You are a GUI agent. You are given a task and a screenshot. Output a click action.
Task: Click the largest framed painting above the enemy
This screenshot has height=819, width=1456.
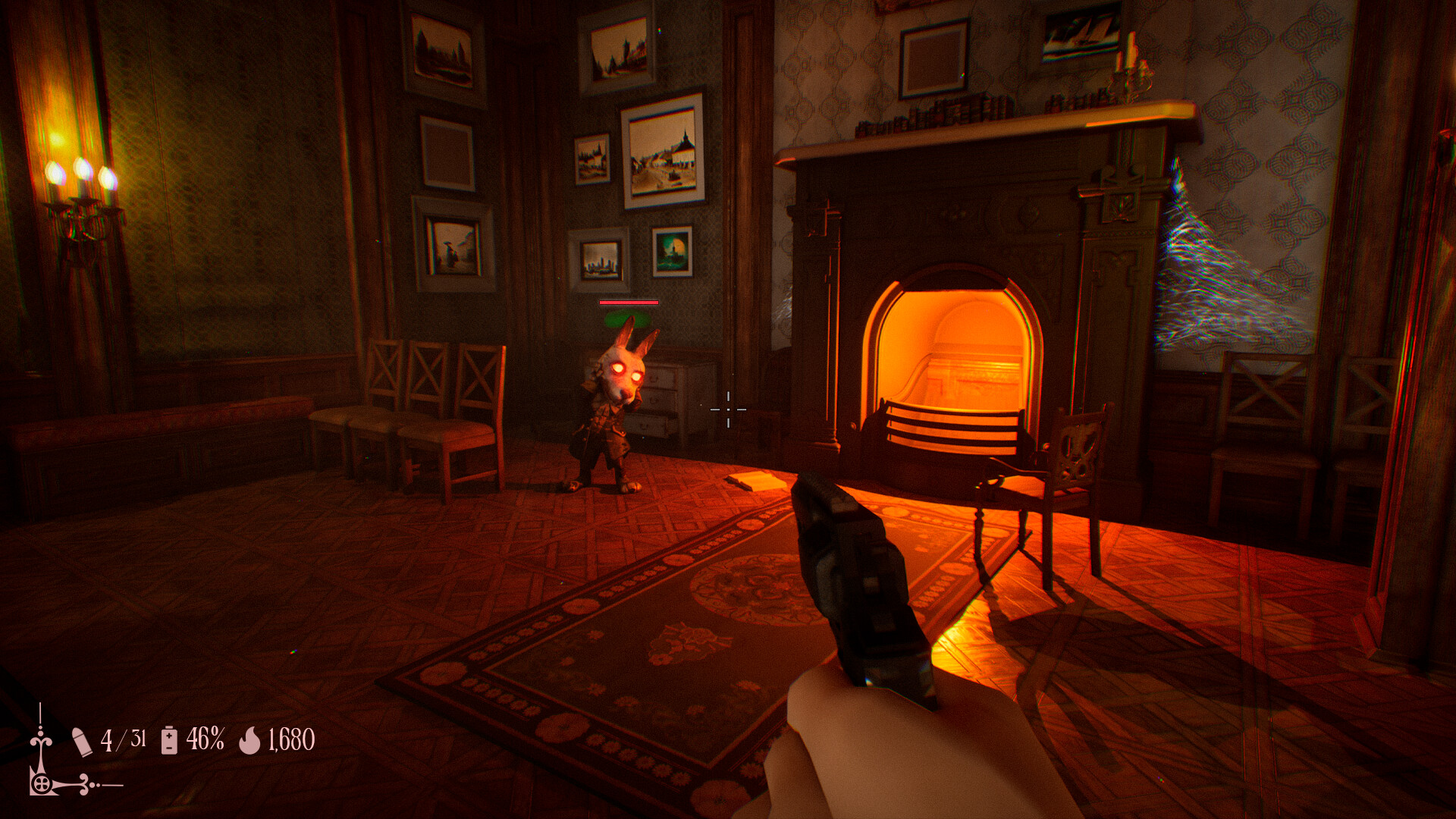coord(662,155)
